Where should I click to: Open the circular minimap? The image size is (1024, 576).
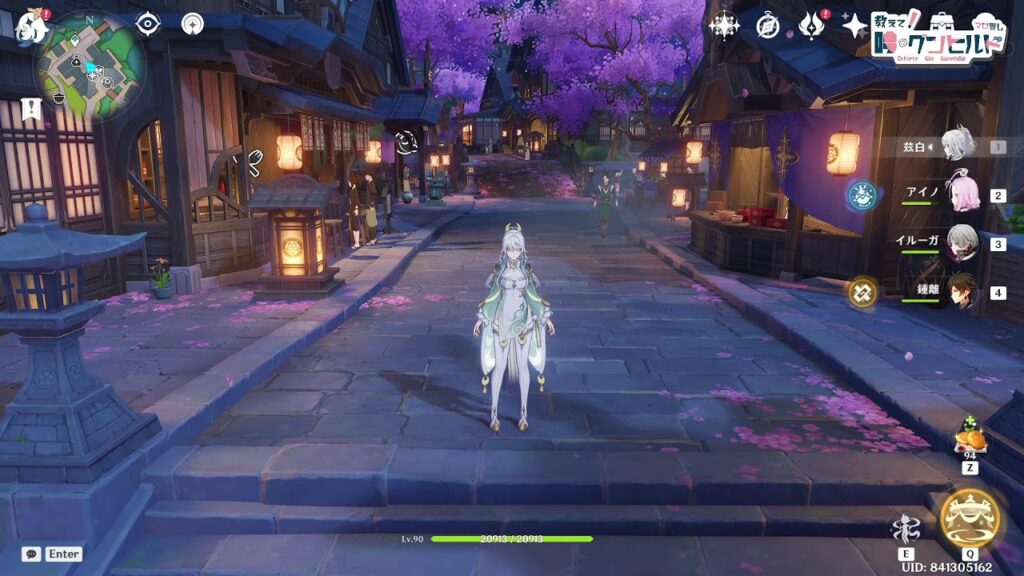click(90, 66)
